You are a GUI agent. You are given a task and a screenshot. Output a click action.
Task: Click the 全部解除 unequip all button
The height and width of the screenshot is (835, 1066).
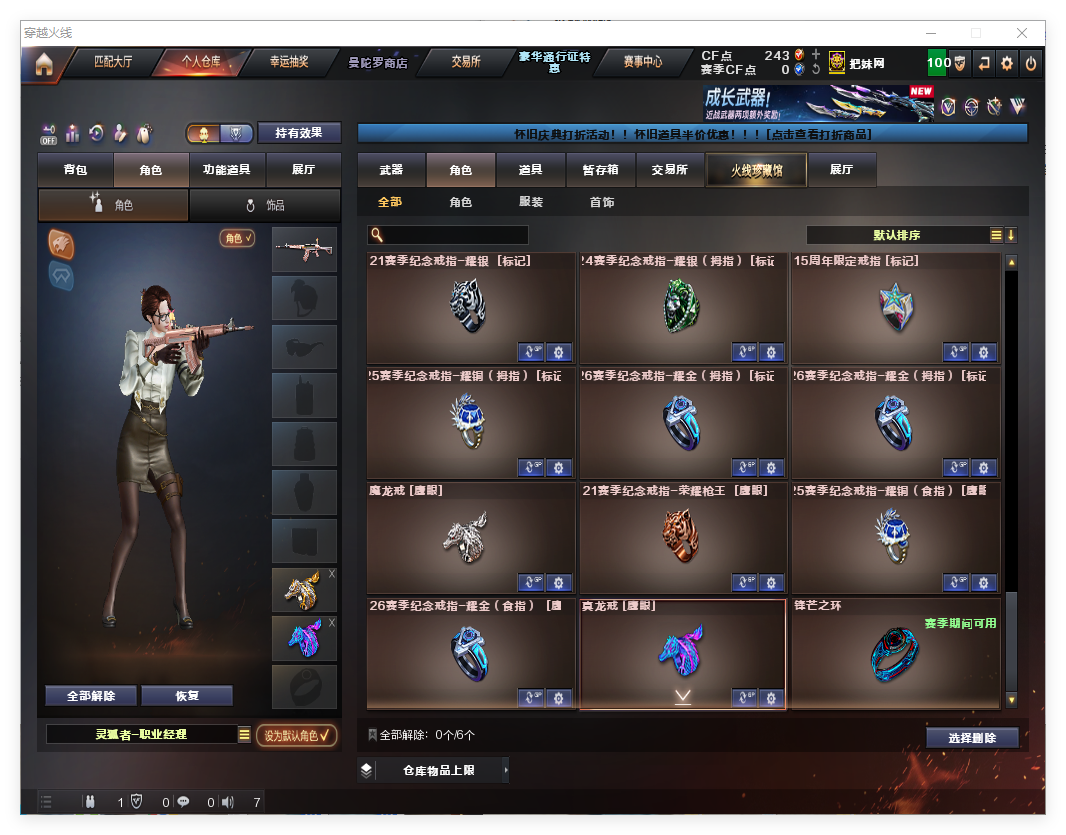coord(91,696)
